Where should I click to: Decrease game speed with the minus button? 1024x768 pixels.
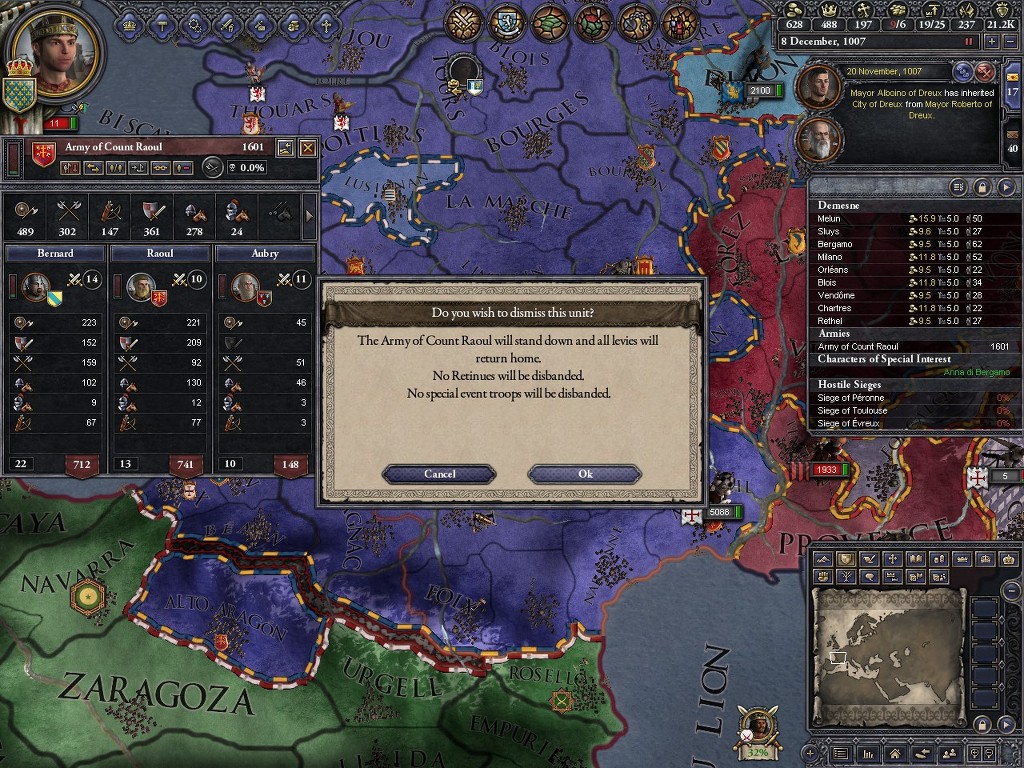pyautogui.click(x=1009, y=42)
